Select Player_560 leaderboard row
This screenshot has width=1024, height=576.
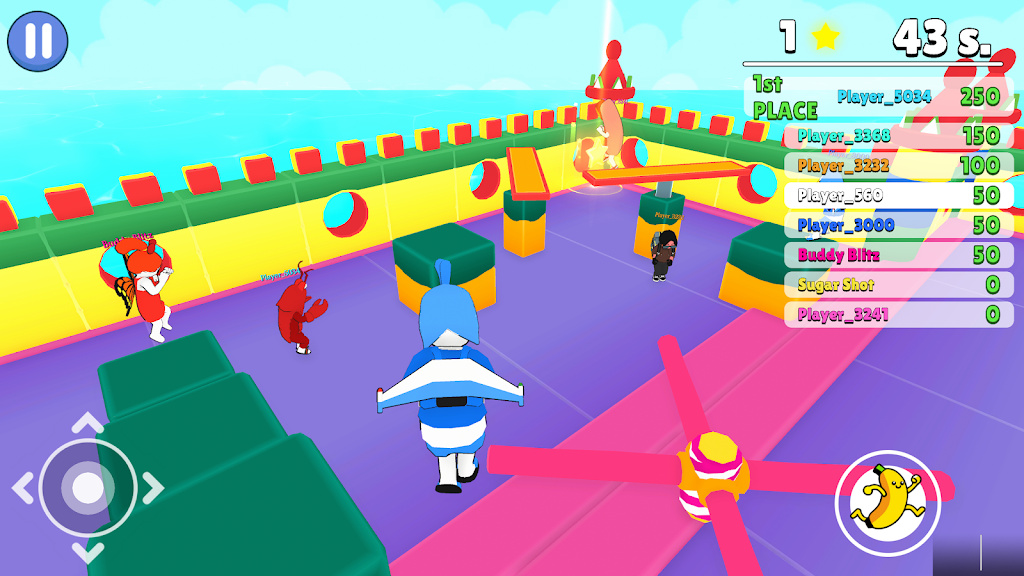click(897, 195)
